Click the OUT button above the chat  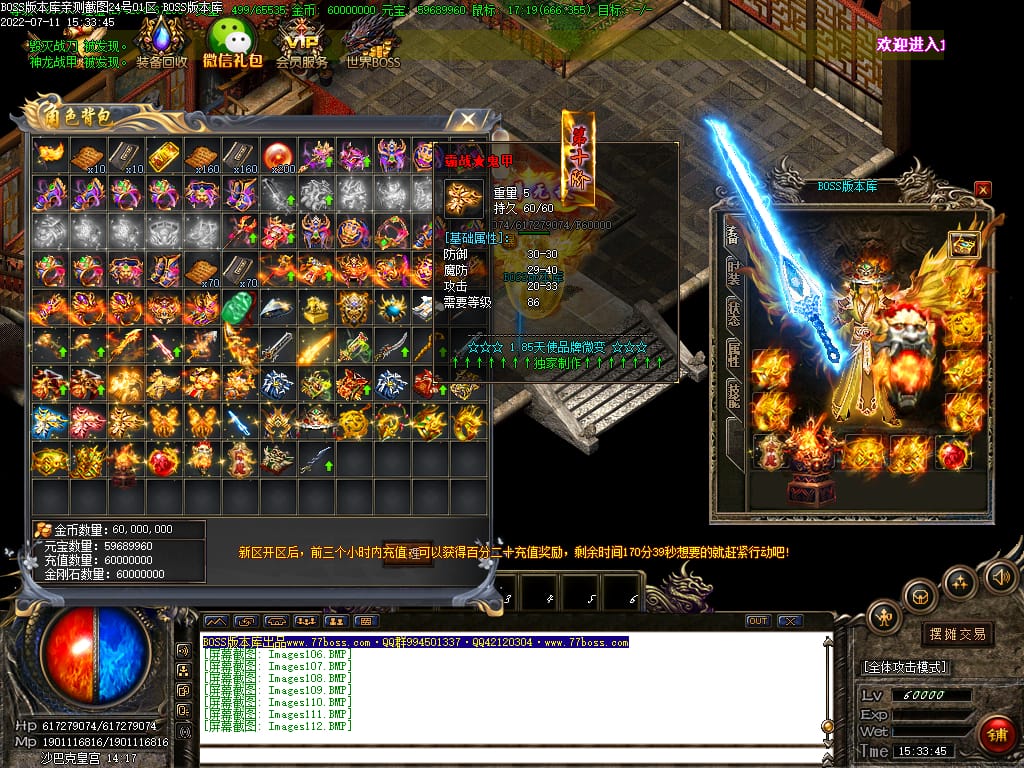click(758, 621)
